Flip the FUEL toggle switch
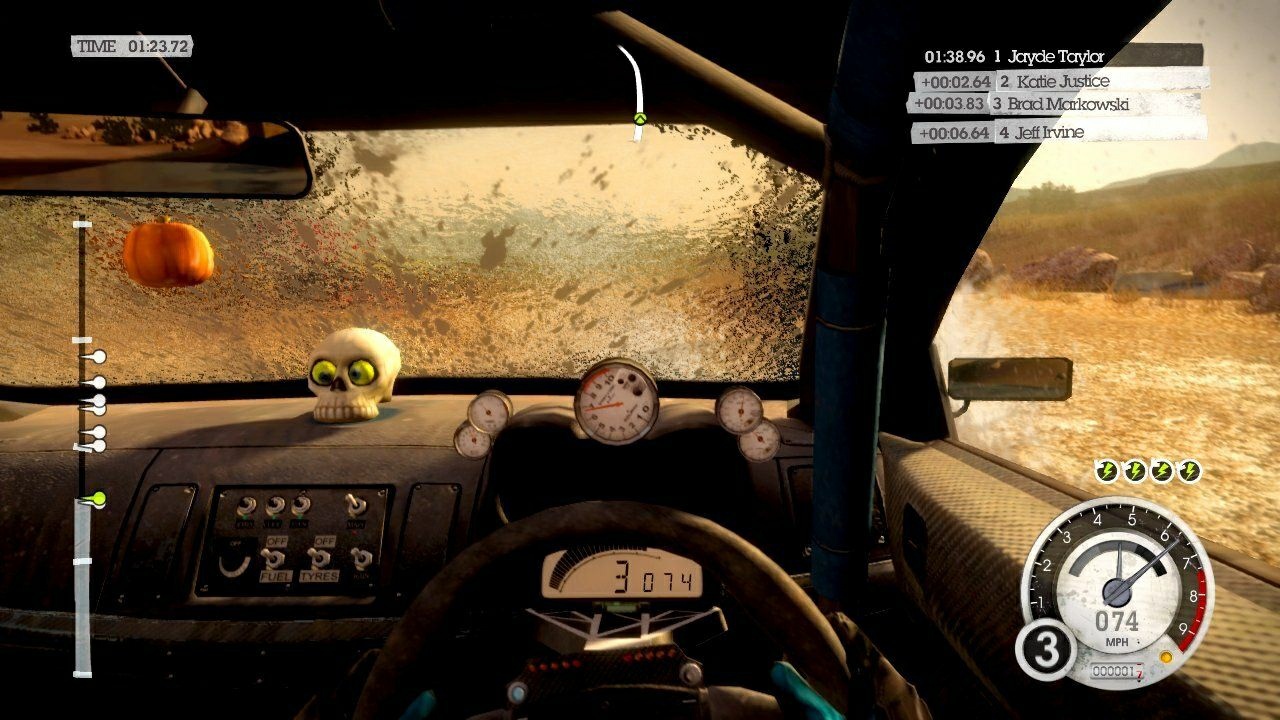Screen dimensions: 1280x720 [x=274, y=558]
